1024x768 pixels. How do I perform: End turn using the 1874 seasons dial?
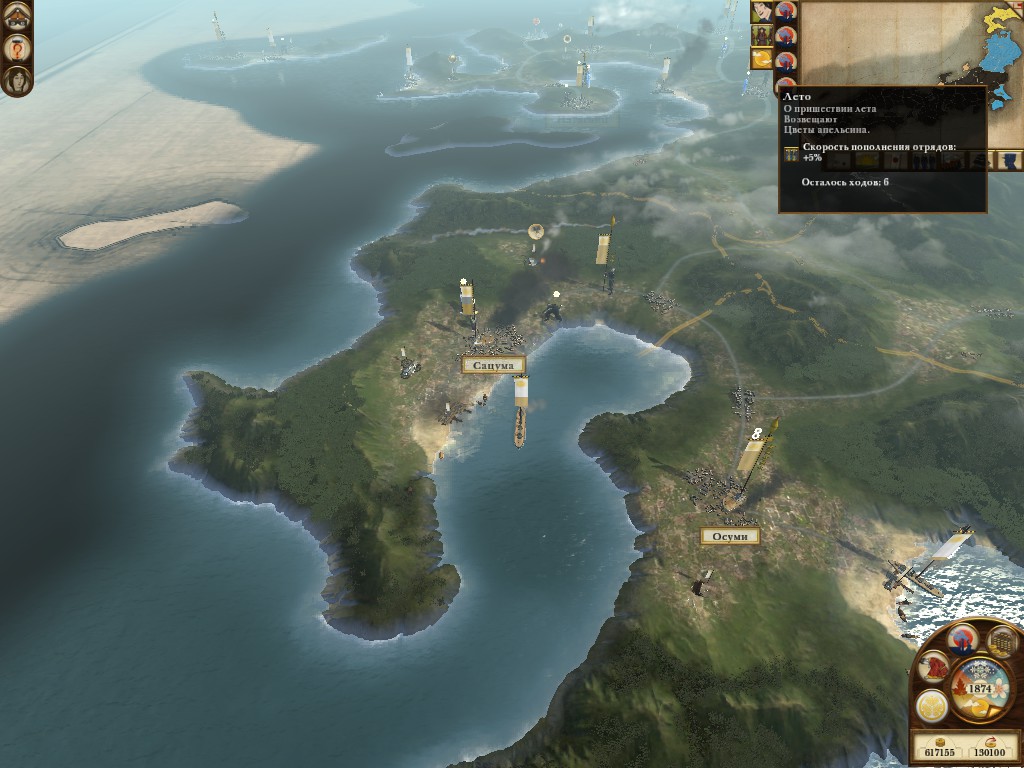pos(978,688)
